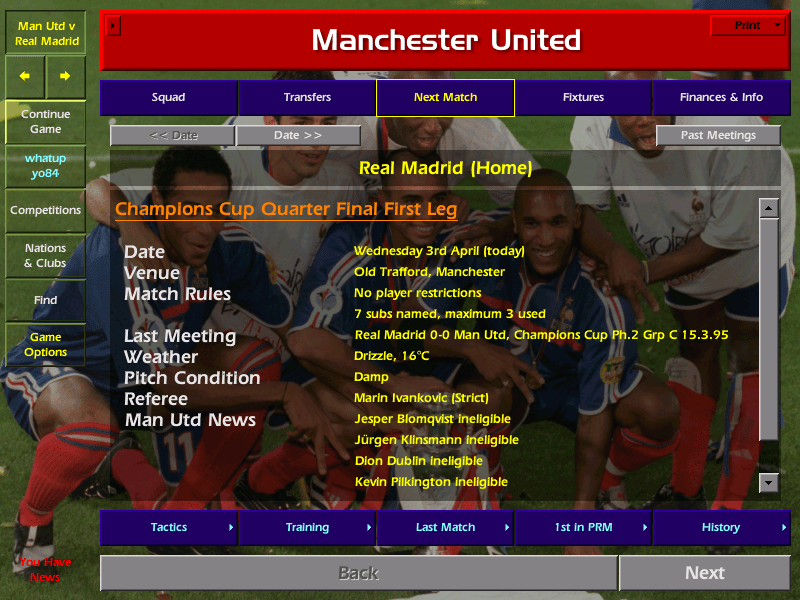Open Finances & Info tab
The width and height of the screenshot is (800, 600).
721,98
